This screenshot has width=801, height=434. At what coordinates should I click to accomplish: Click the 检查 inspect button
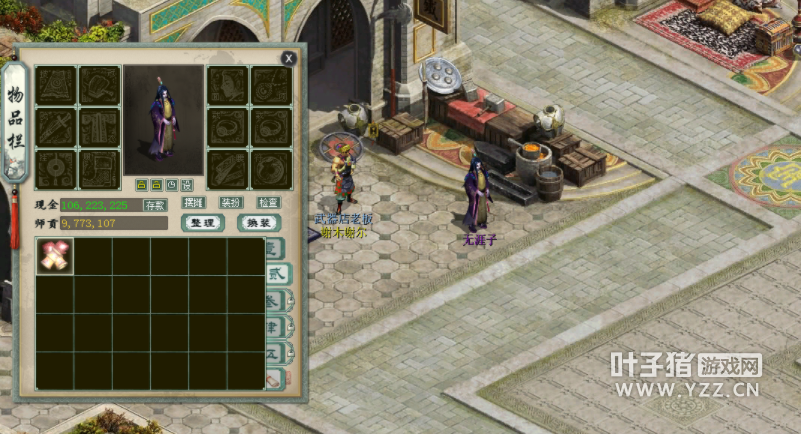pyautogui.click(x=269, y=203)
